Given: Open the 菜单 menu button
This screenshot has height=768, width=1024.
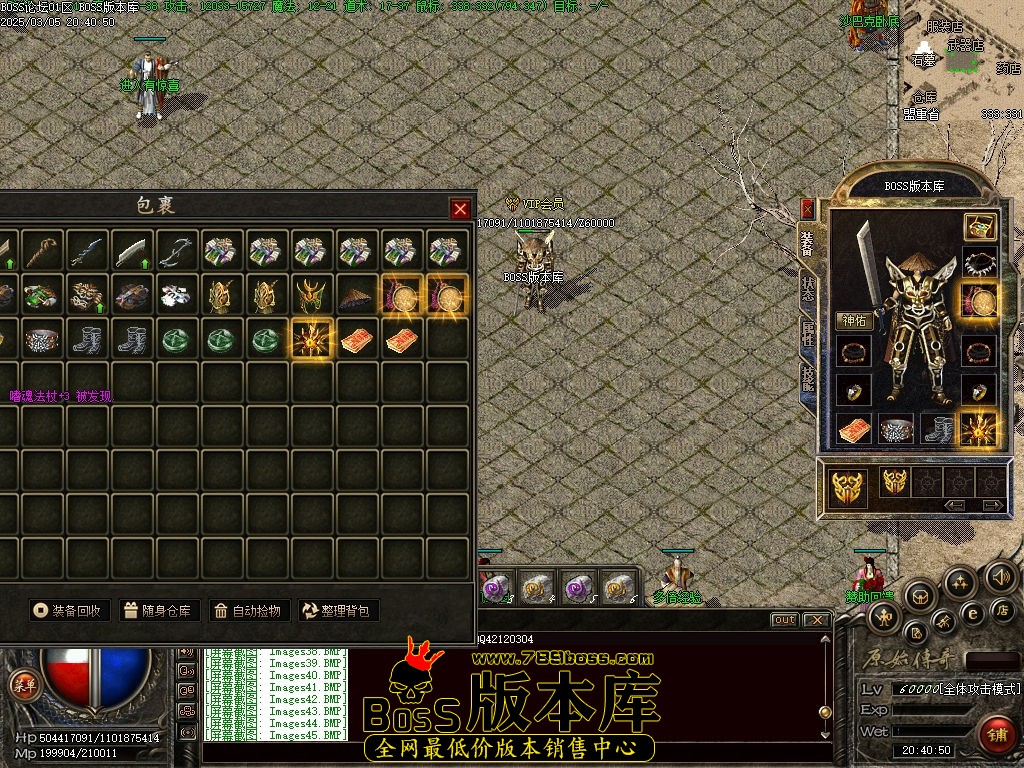Looking at the screenshot, I should (x=21, y=684).
